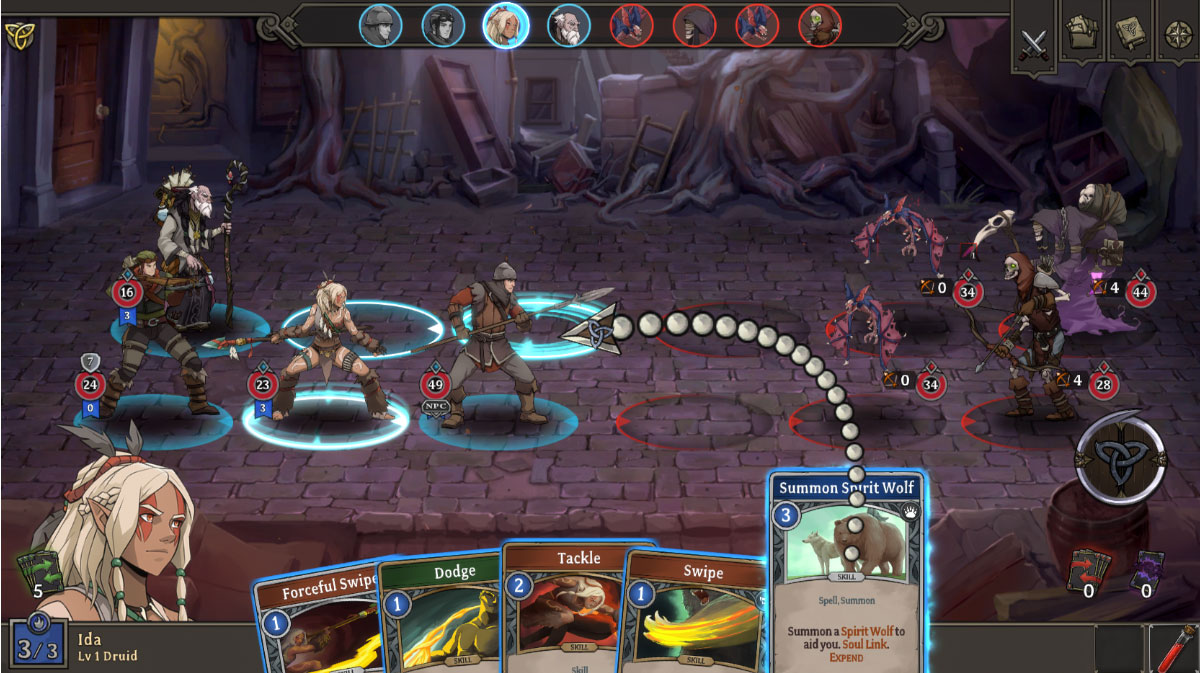Select Ida's portrait in the turn order

pos(506,25)
